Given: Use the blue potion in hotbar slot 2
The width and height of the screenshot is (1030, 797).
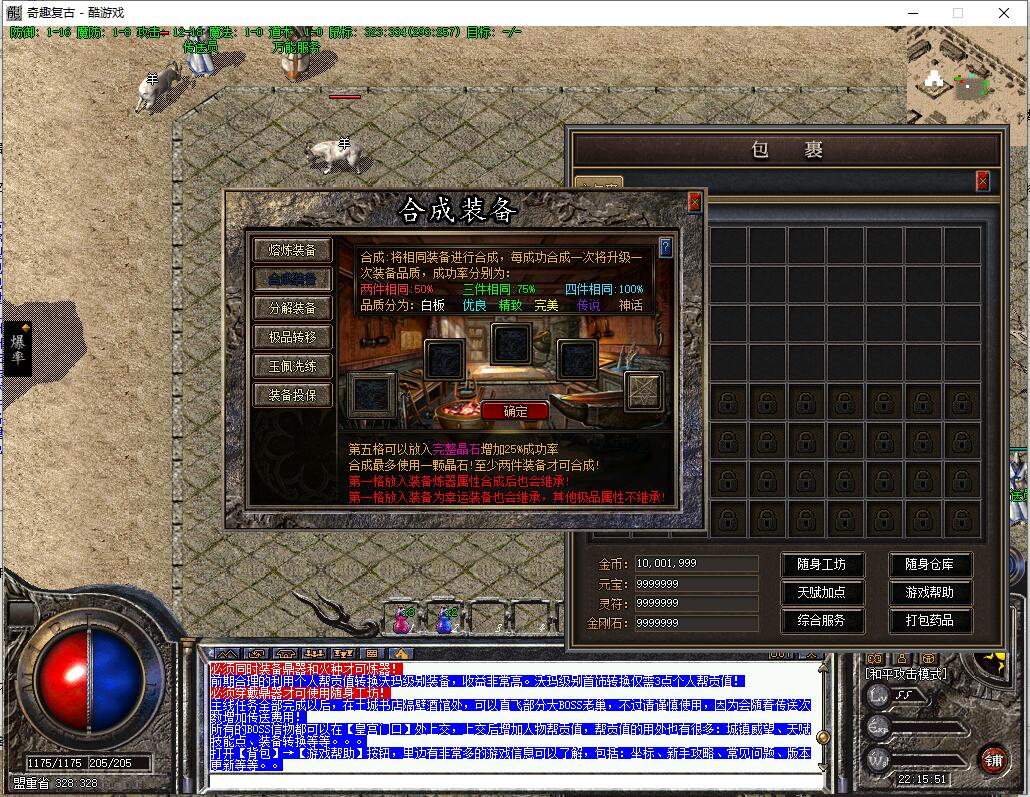Looking at the screenshot, I should 445,621.
